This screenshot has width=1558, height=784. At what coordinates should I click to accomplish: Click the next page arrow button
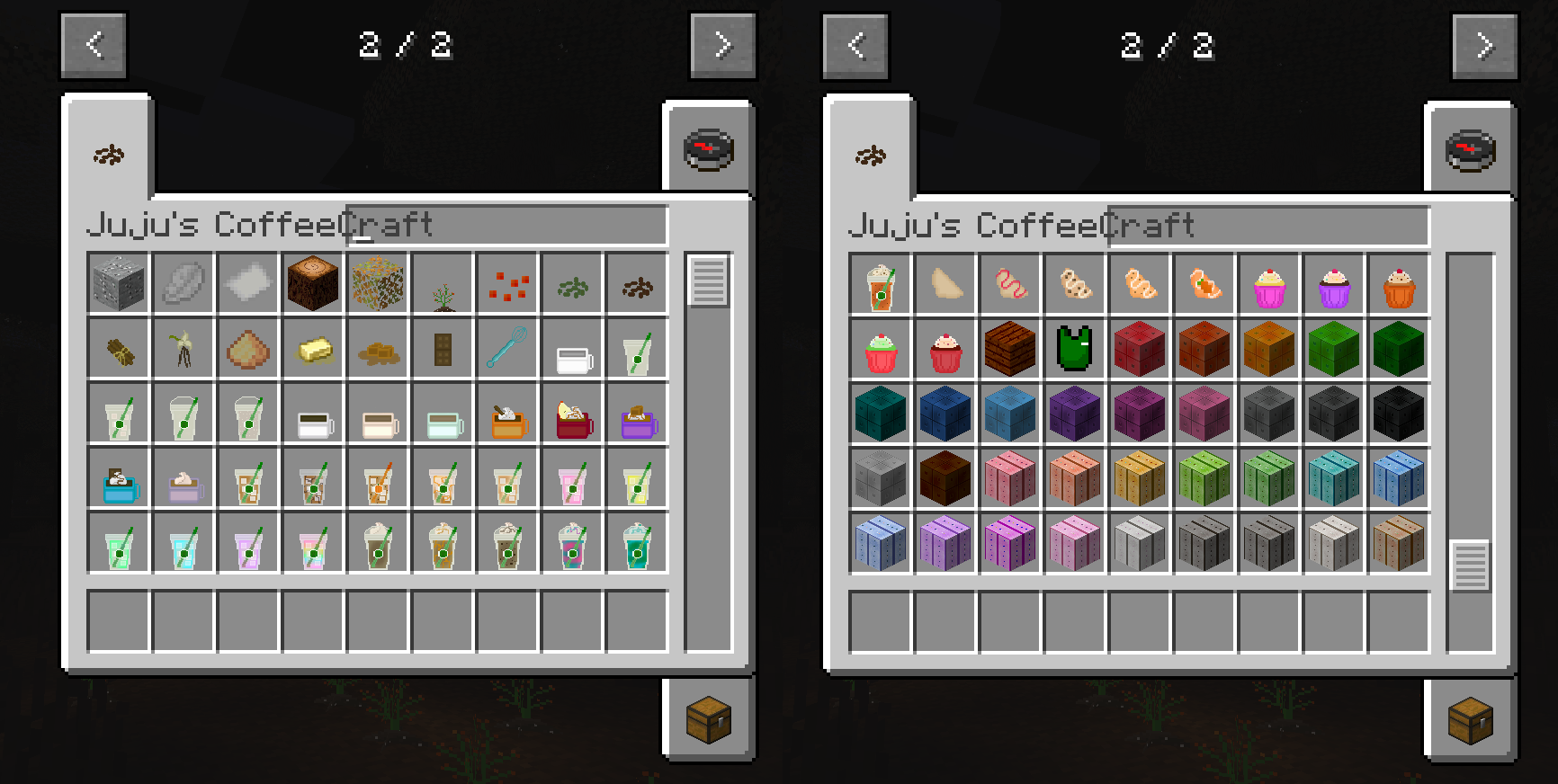point(722,46)
